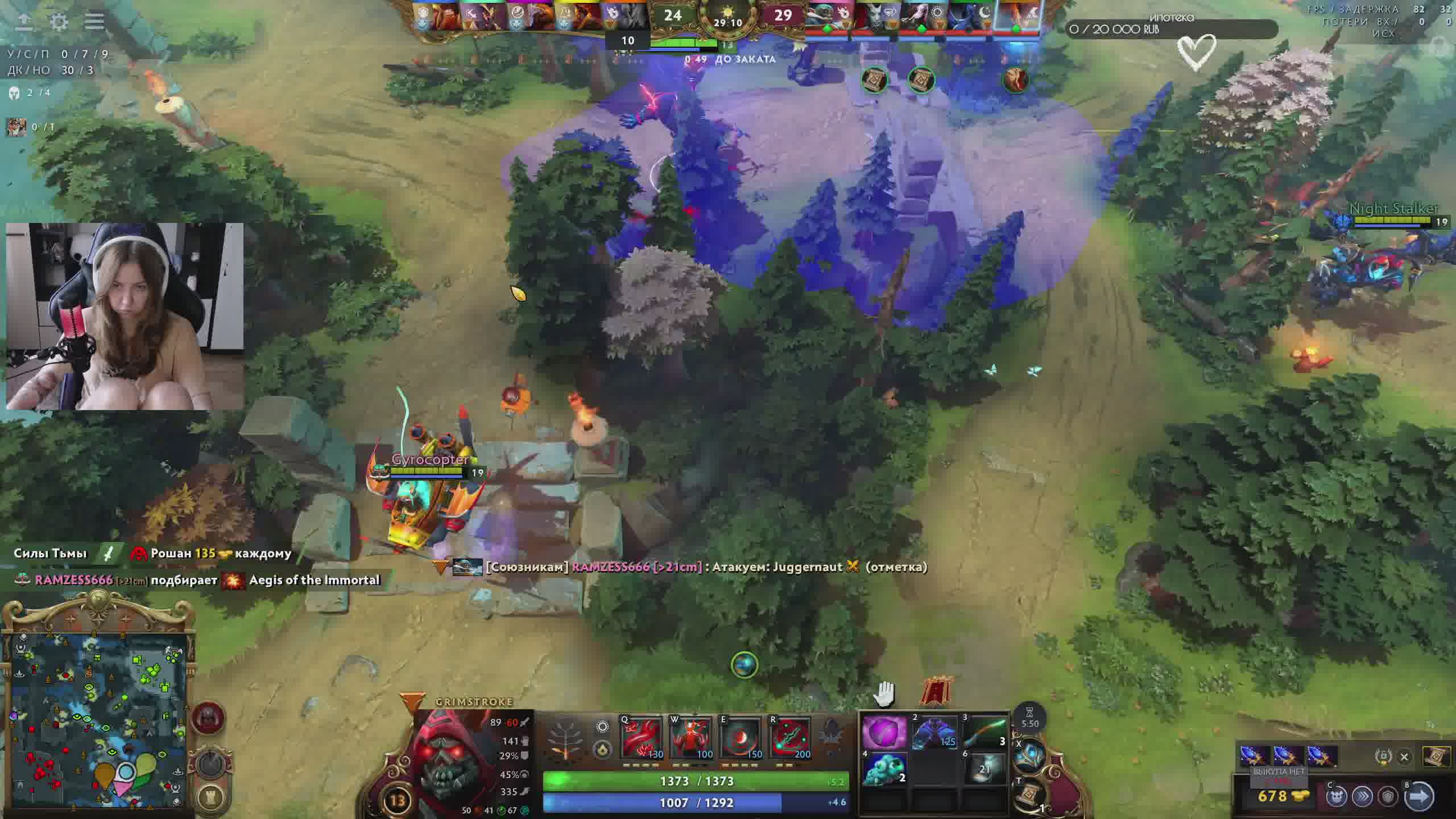Click the glyph of fortification button
This screenshot has height=819, width=1456.
211,797
